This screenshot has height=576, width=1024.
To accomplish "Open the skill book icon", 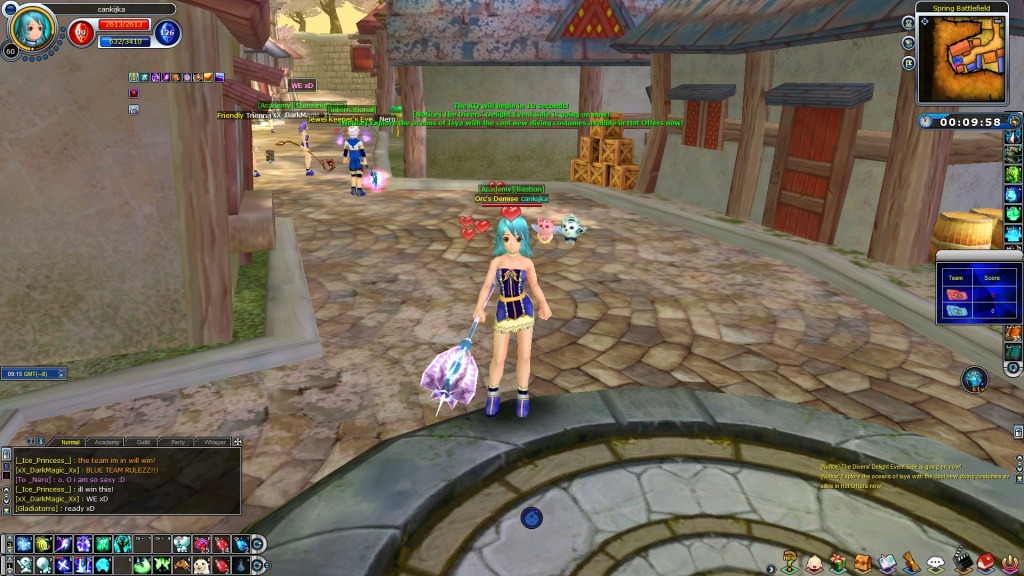I will [887, 563].
